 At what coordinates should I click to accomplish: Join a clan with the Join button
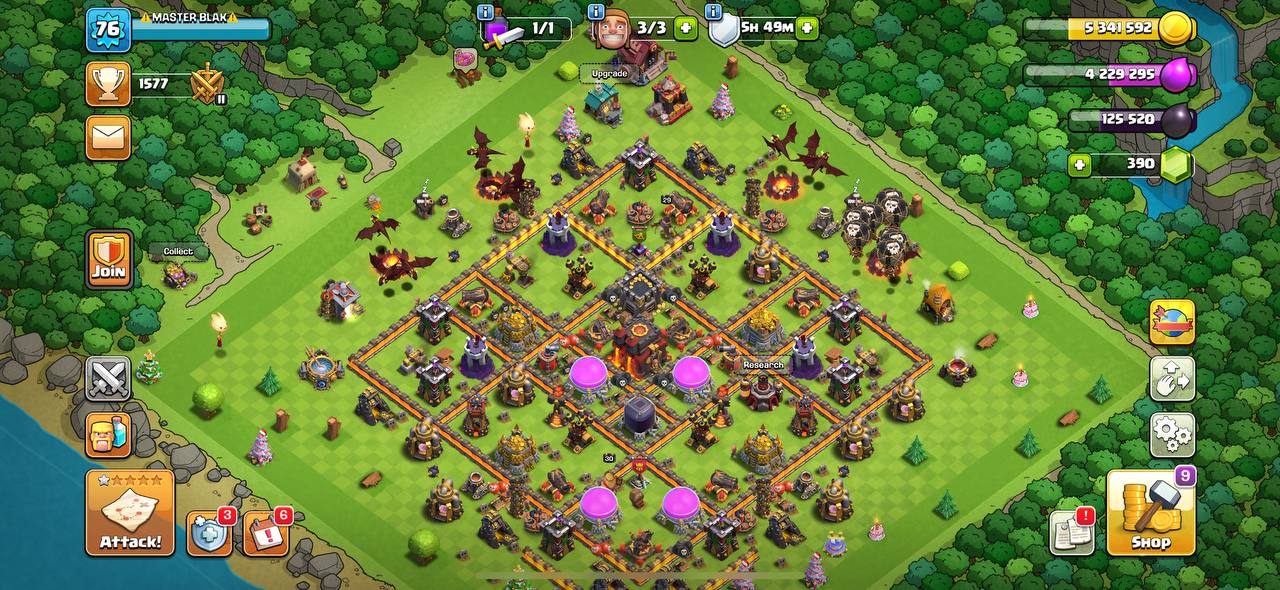pyautogui.click(x=108, y=260)
